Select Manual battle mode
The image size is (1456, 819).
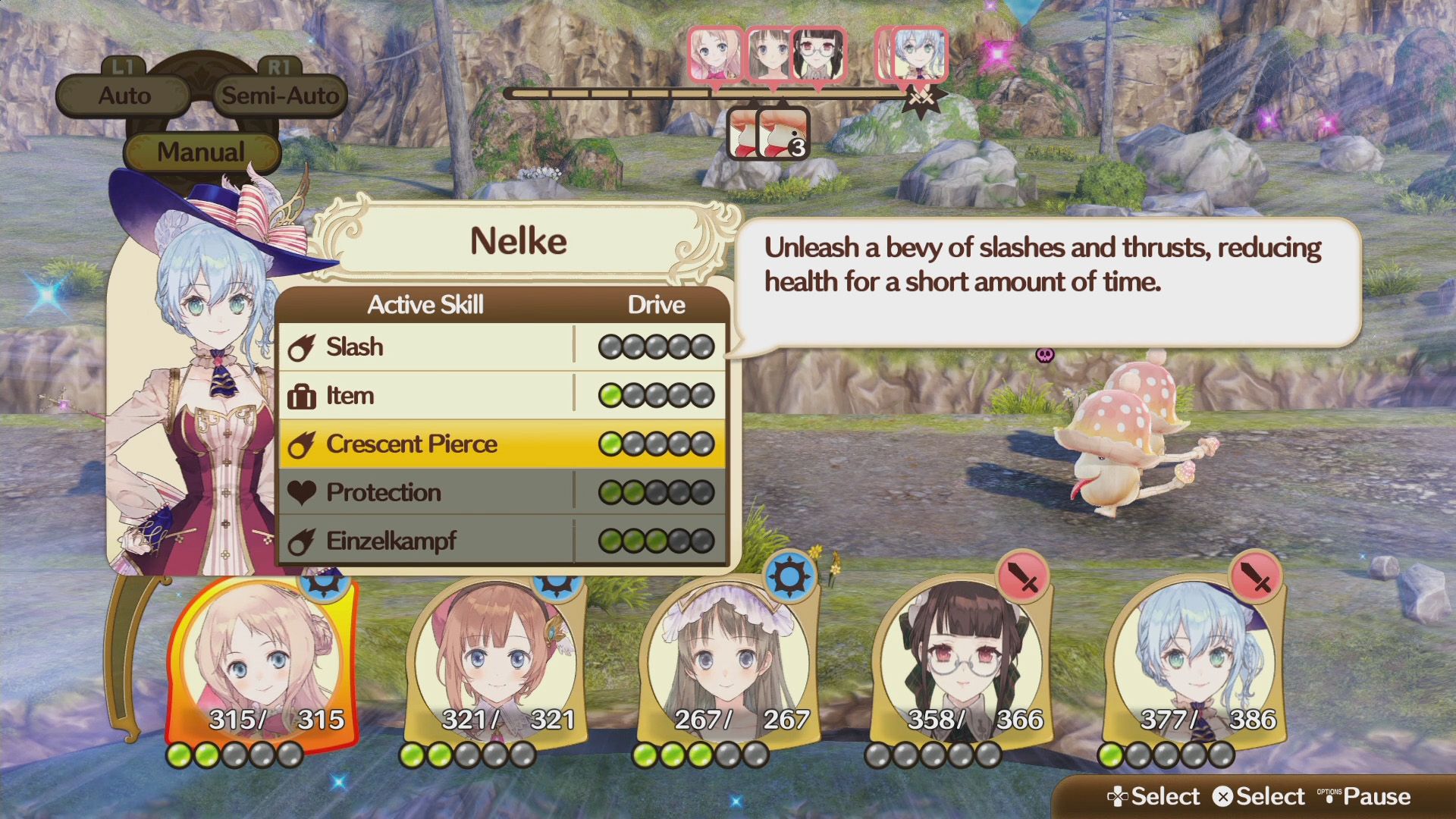click(201, 152)
